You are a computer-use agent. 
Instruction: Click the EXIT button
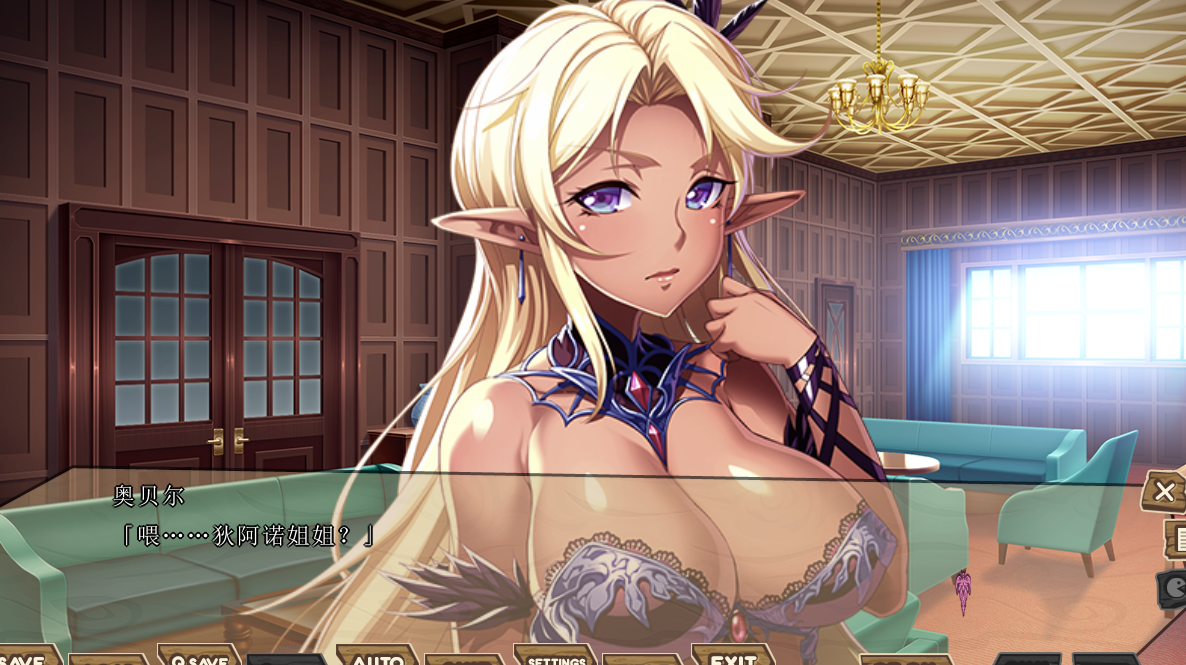click(732, 657)
